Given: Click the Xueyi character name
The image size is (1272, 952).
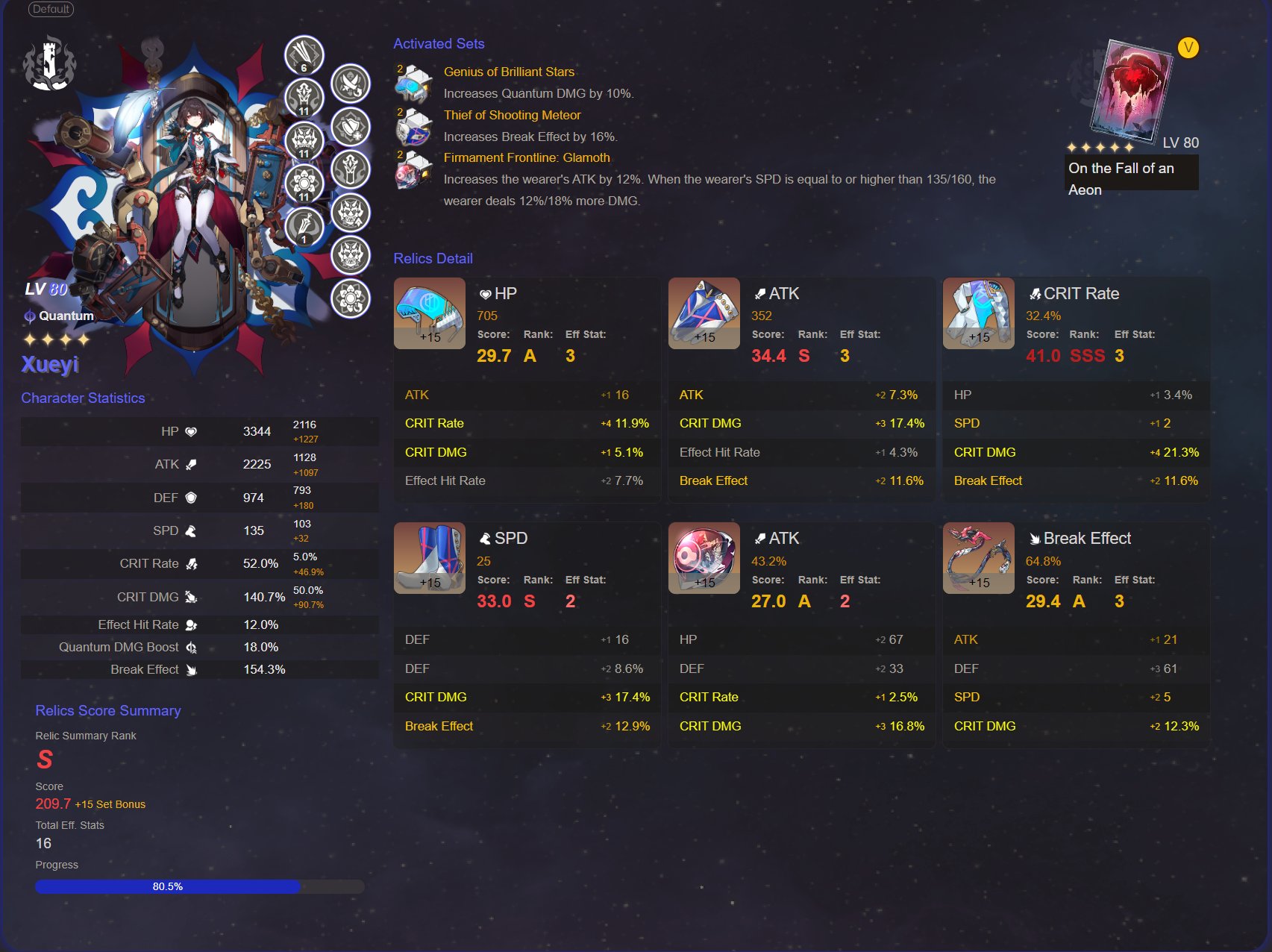Looking at the screenshot, I should pos(49,365).
